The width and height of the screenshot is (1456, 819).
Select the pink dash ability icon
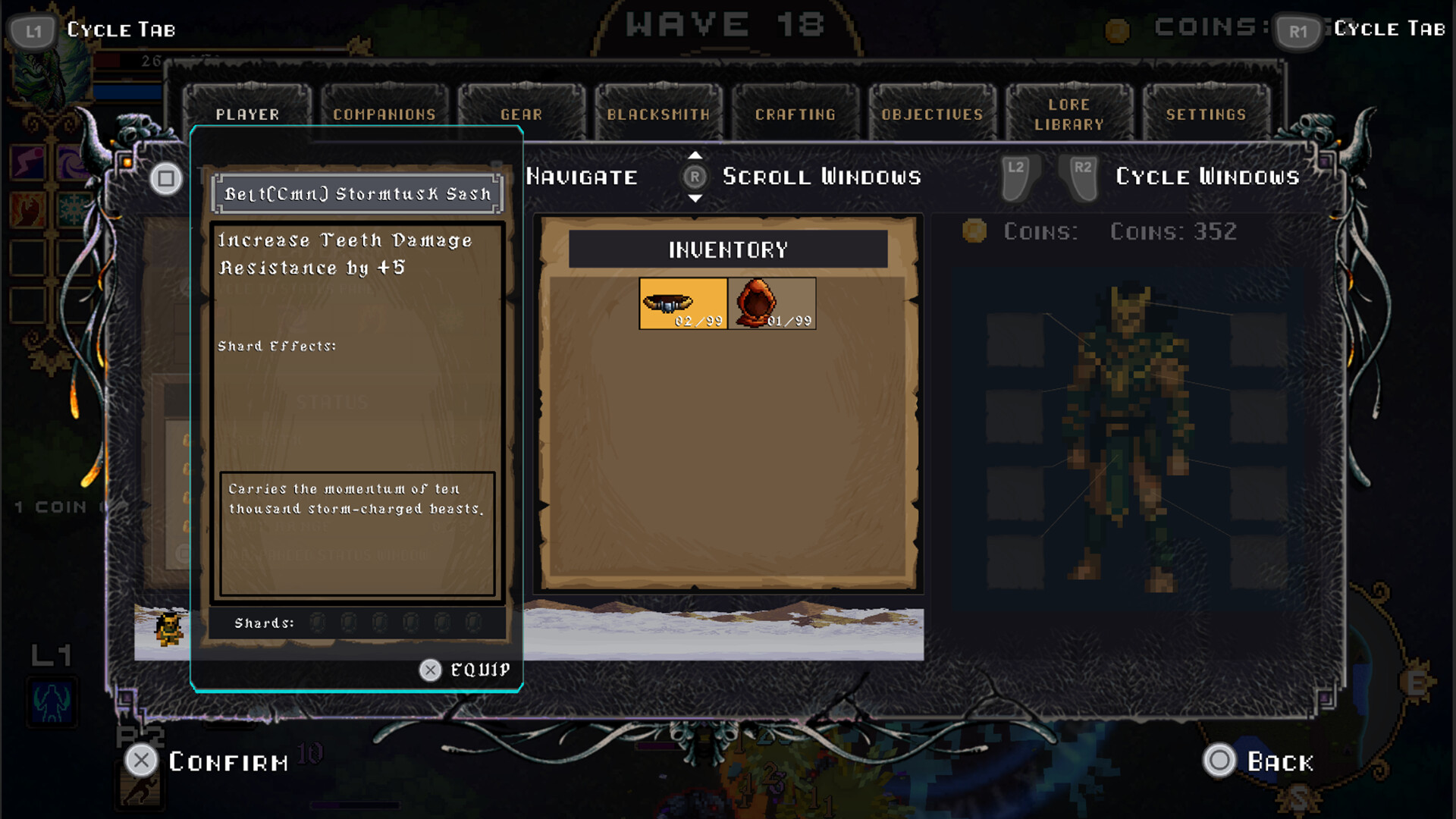pos(28,162)
